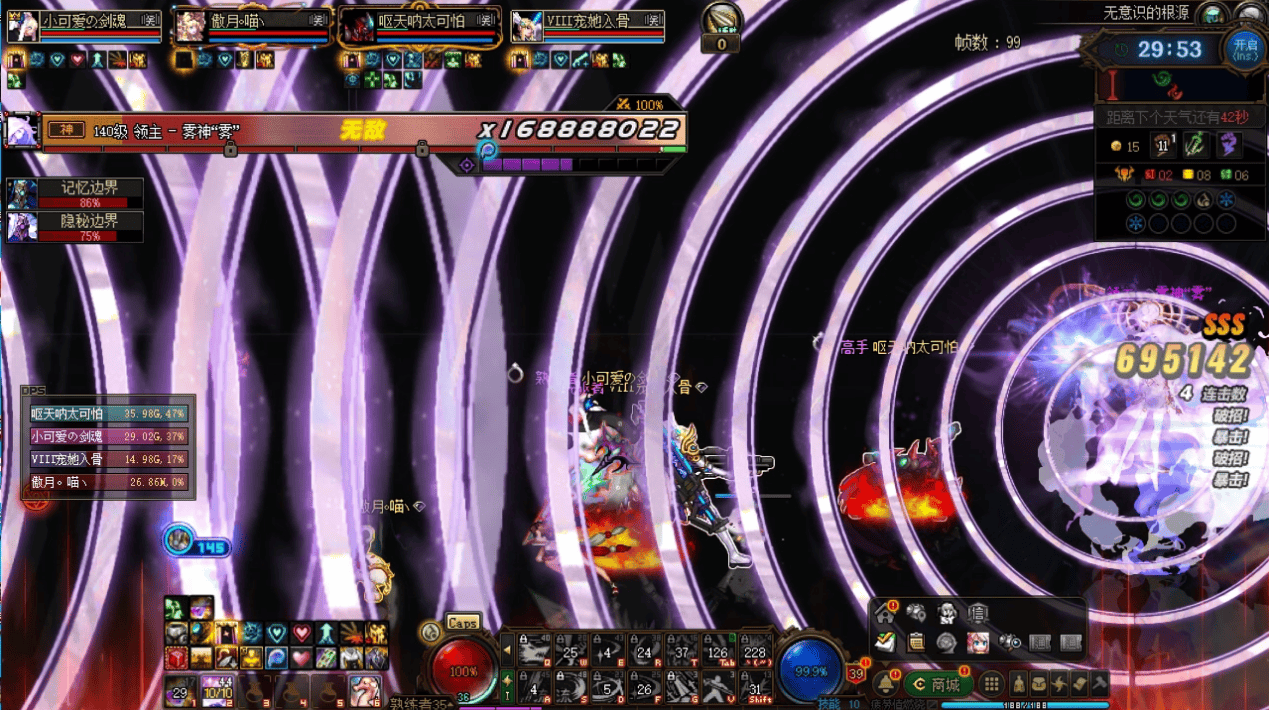
Task: Open the treasure chest inventory icon
Action: 1040,685
